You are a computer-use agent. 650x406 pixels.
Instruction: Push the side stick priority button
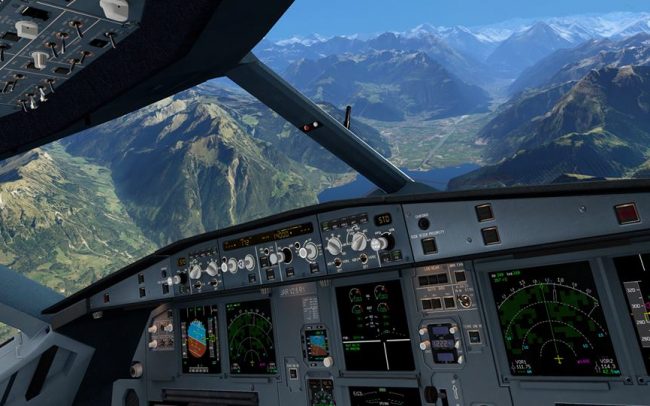pyautogui.click(x=428, y=245)
